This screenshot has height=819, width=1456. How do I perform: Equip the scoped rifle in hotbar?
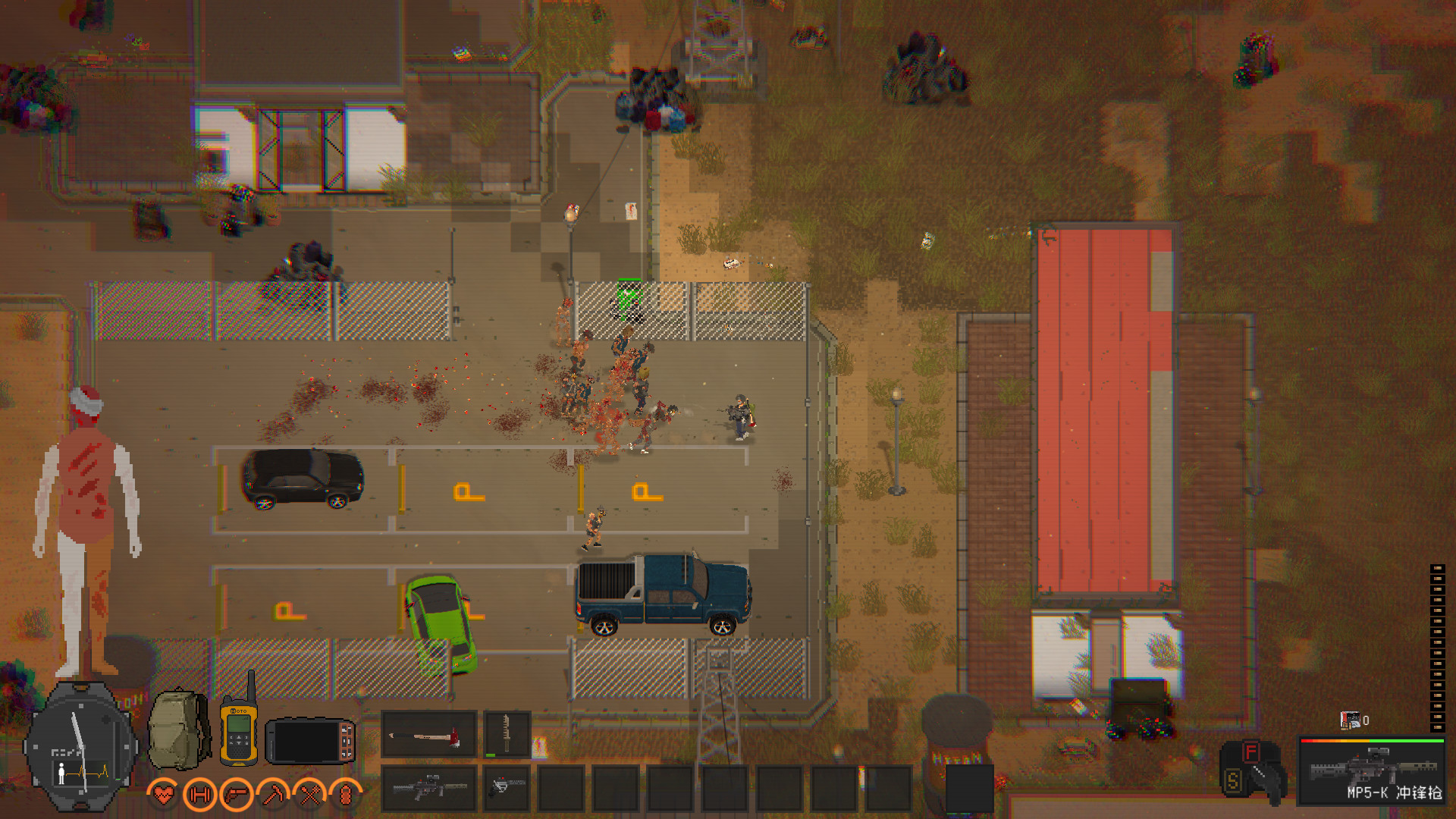click(x=428, y=789)
